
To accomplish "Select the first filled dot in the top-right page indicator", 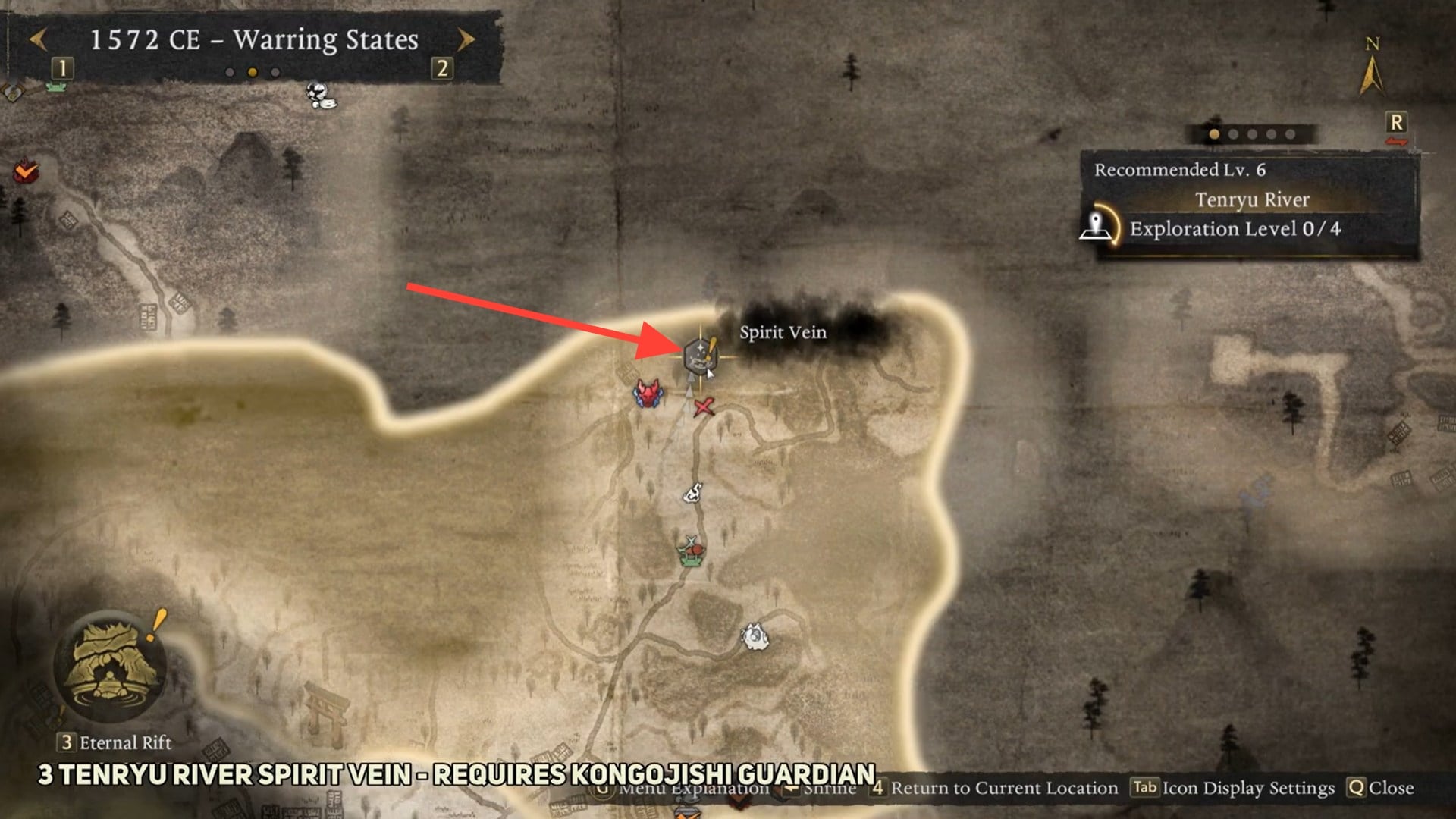I will click(1213, 133).
